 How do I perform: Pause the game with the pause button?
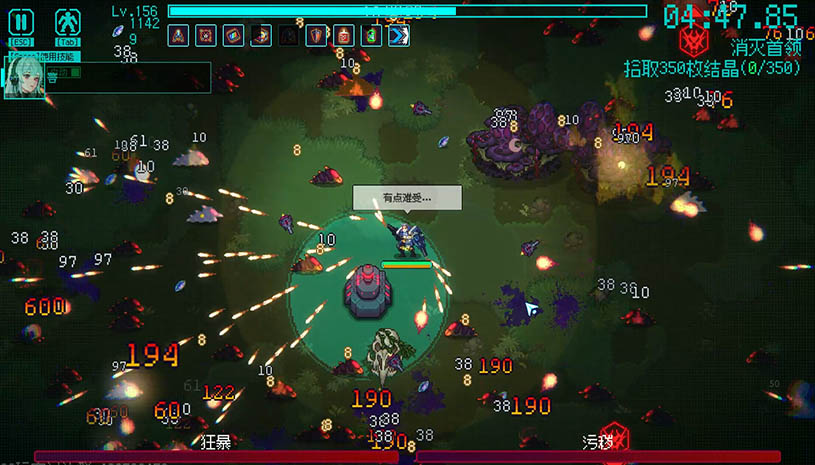coord(21,23)
